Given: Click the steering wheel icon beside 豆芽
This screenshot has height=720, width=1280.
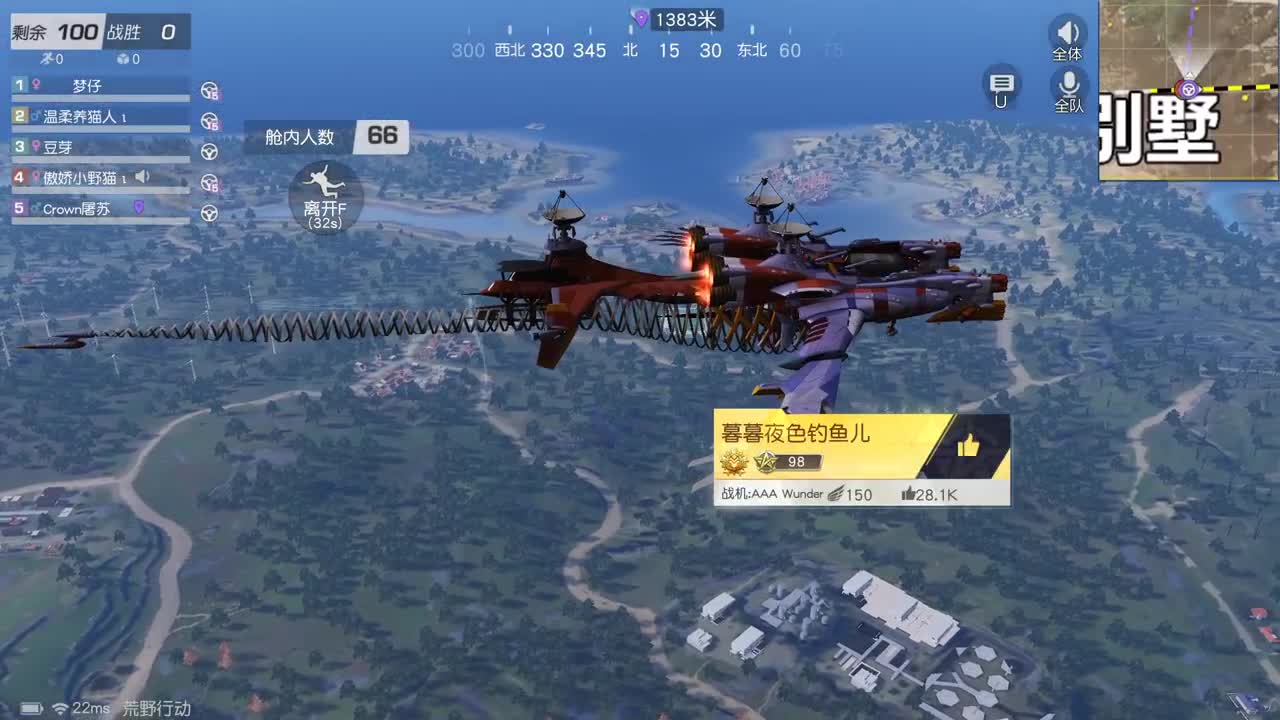Looking at the screenshot, I should (208, 150).
